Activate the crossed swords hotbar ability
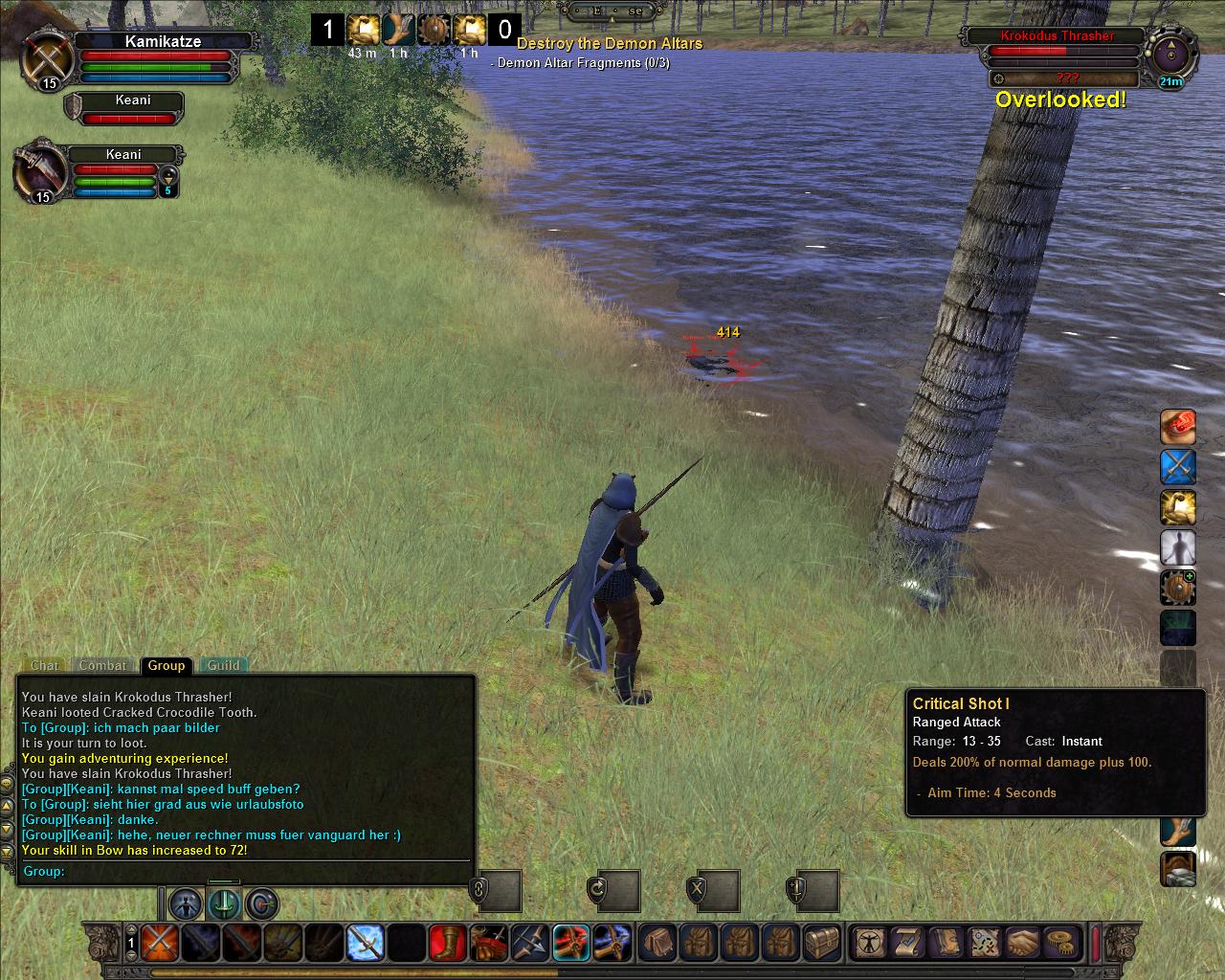Viewport: 1225px width, 980px height. click(x=159, y=943)
